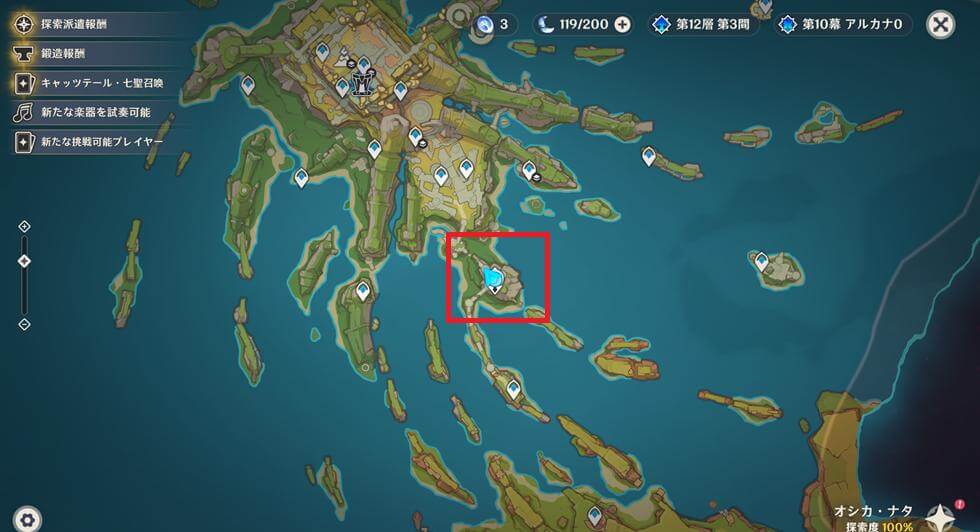The image size is (980, 532).
Task: Select the 鍛造報酬 forging rewards entry
Action: (65, 55)
